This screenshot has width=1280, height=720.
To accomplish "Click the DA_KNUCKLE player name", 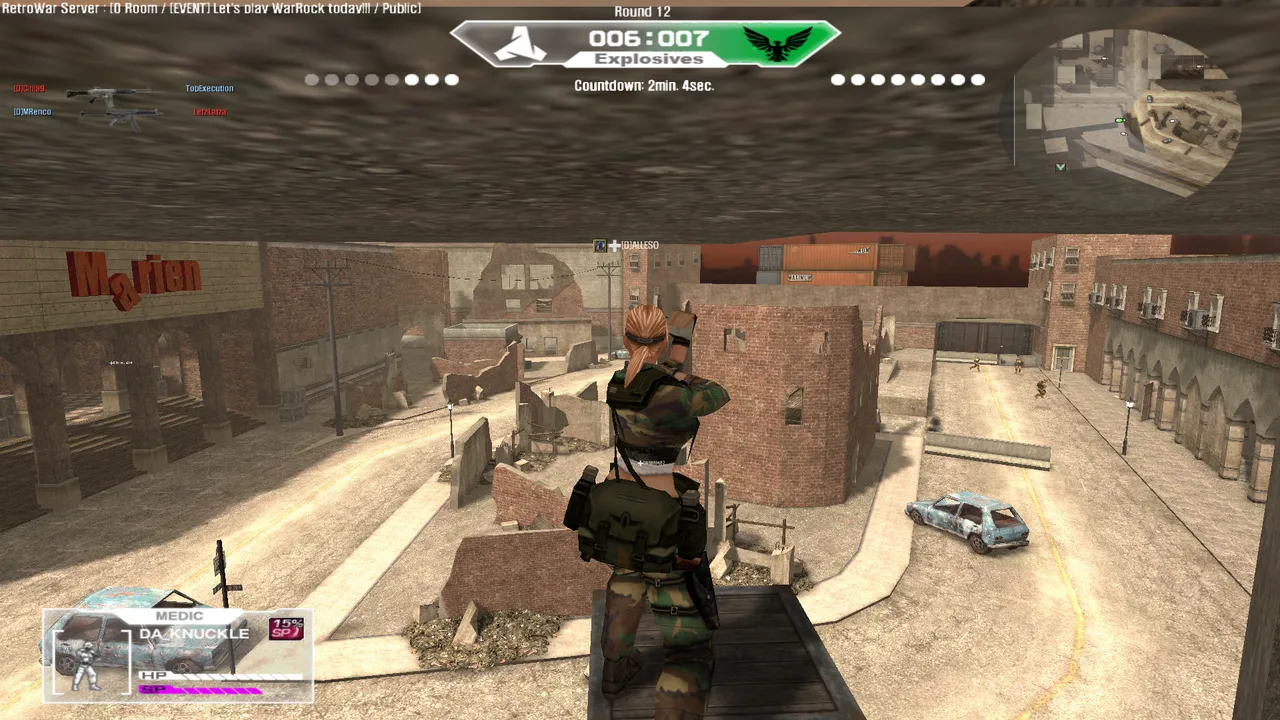I will point(194,634).
